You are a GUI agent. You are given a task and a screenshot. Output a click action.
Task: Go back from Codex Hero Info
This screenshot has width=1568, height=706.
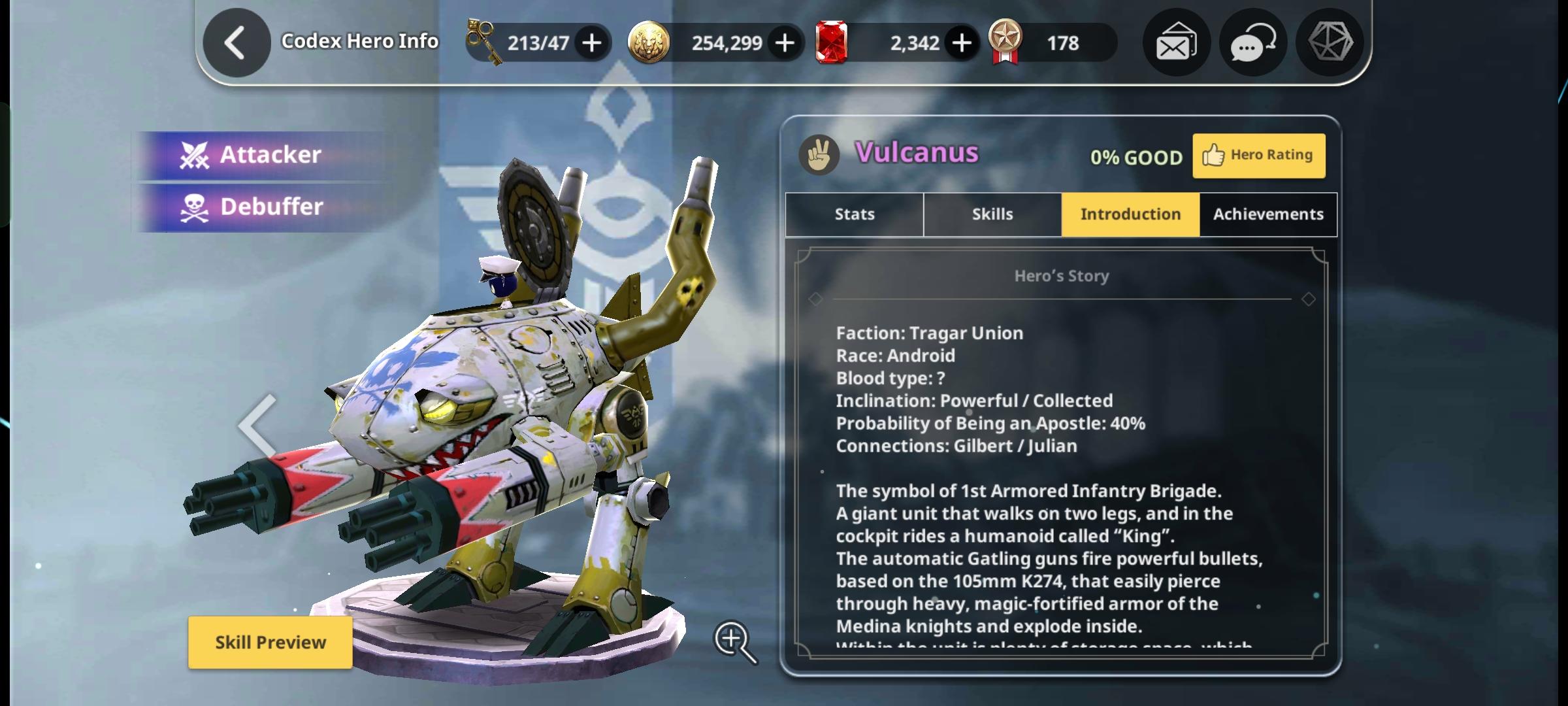236,43
